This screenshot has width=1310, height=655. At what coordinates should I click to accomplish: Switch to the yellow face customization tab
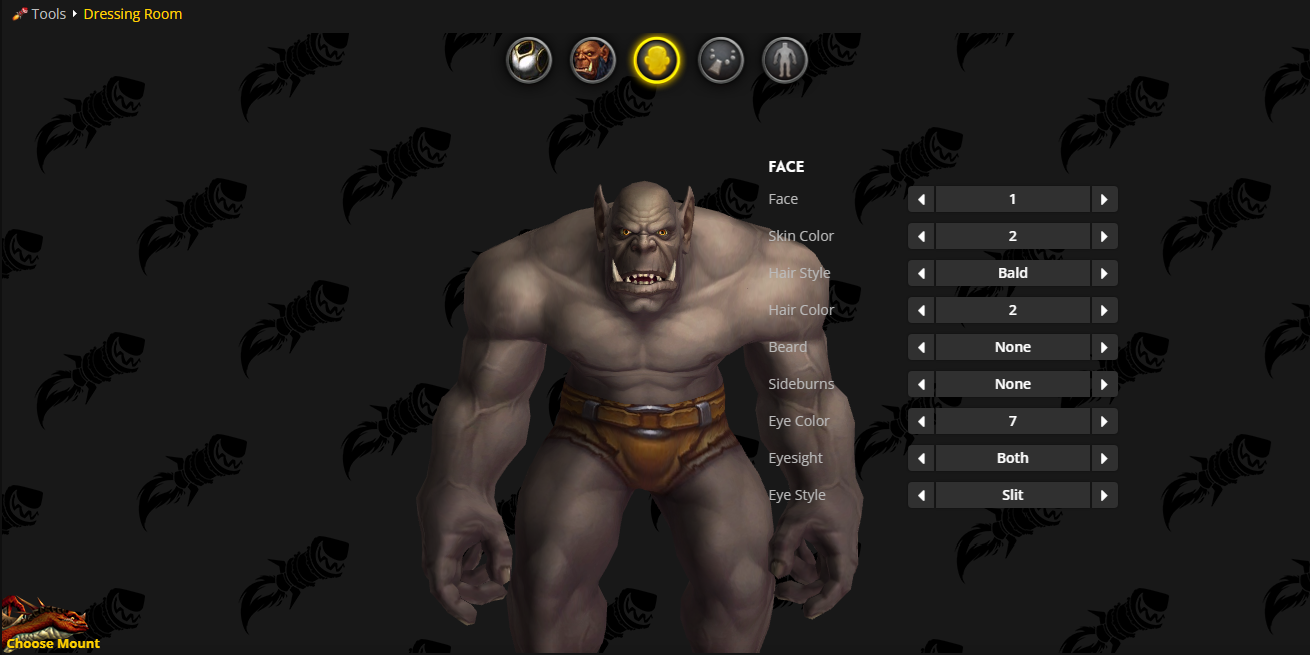657,60
